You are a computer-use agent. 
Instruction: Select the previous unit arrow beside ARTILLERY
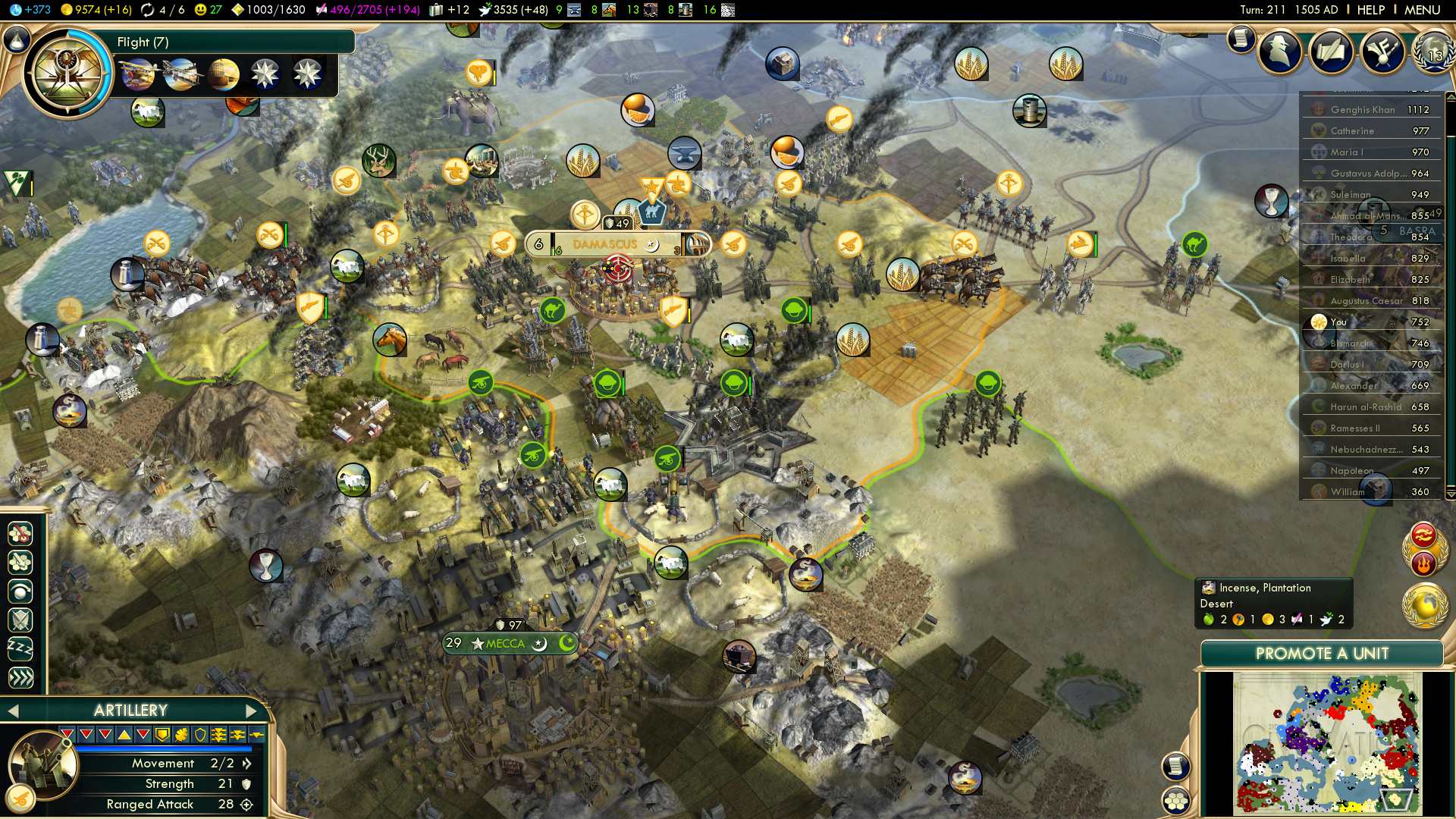pyautogui.click(x=12, y=711)
